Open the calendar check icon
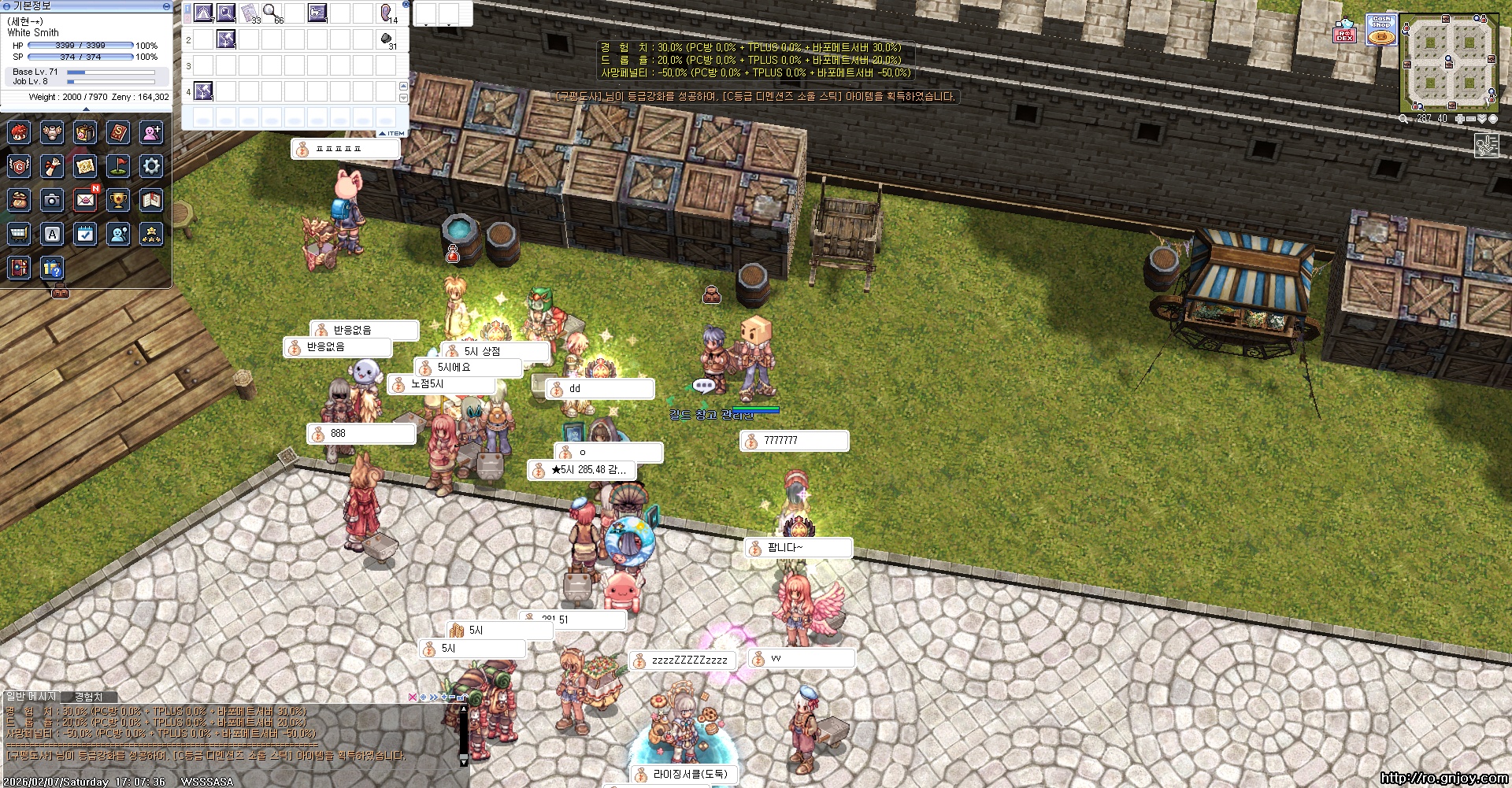Image resolution: width=1512 pixels, height=788 pixels. (85, 234)
